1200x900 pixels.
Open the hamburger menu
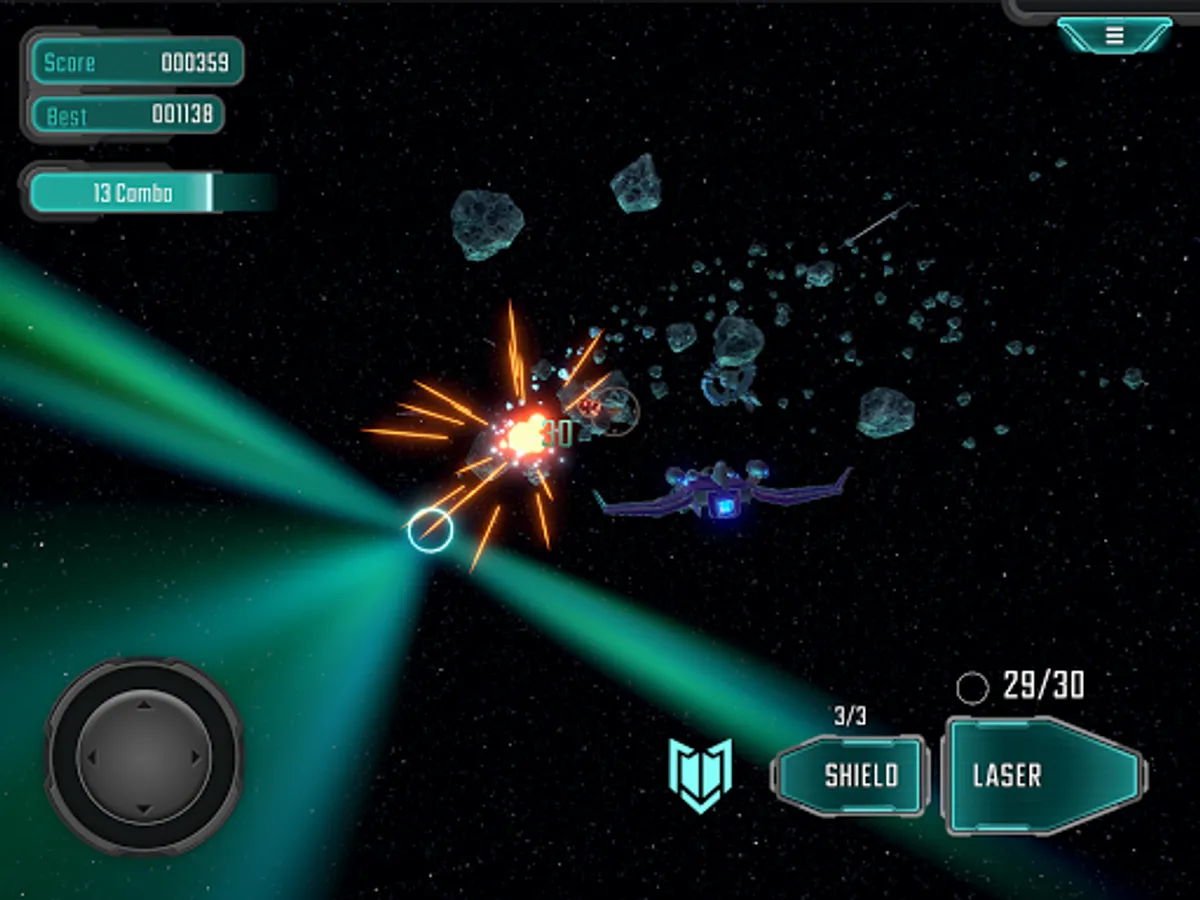tap(1114, 37)
